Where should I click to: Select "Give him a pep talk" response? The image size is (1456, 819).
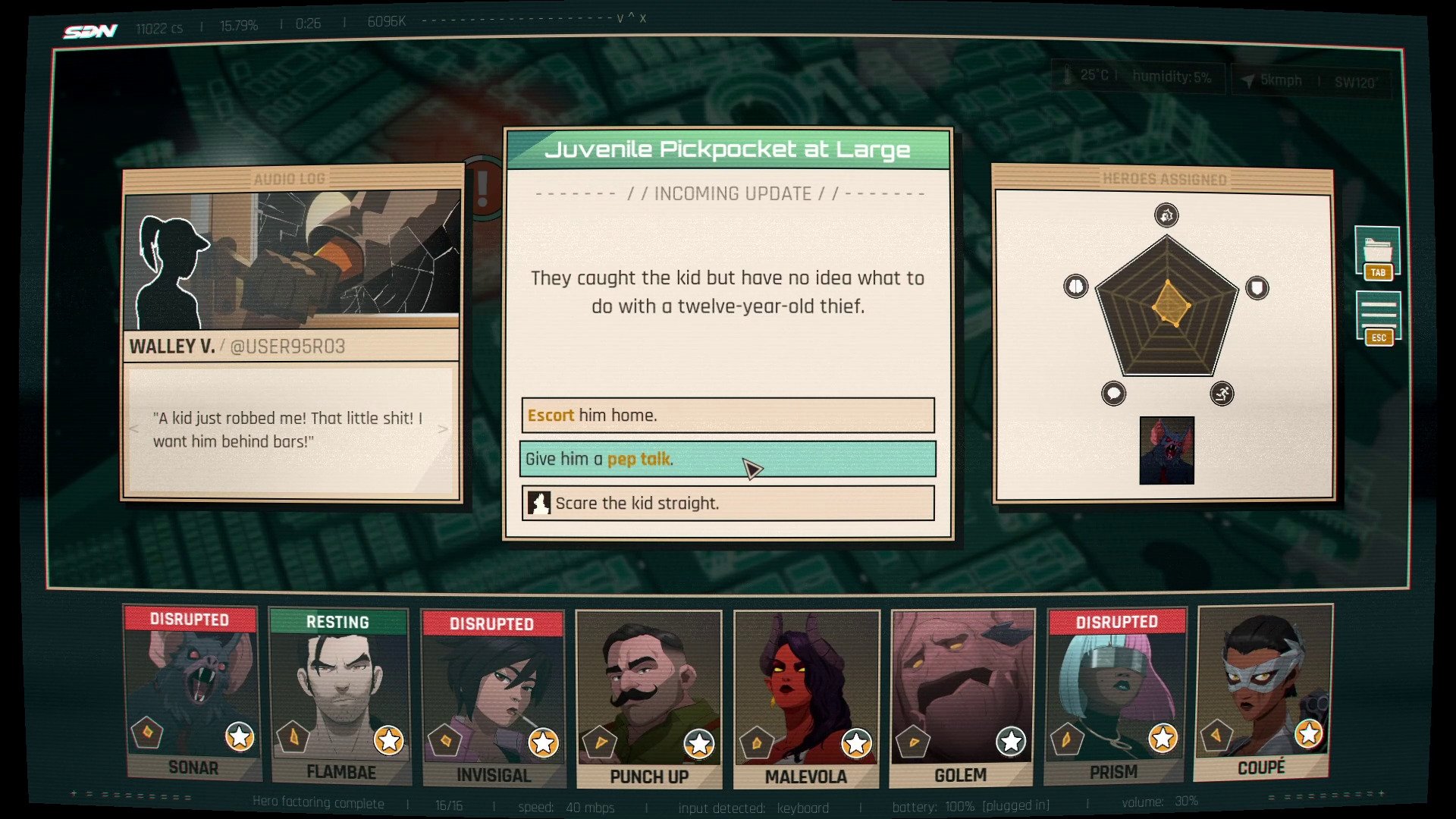728,459
